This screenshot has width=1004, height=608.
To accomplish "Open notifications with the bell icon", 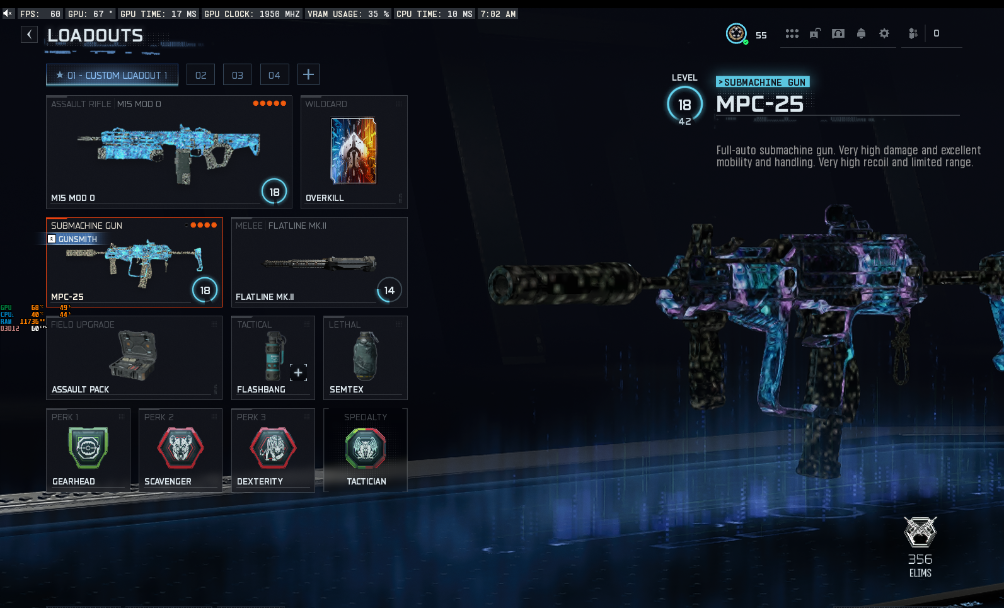I will click(861, 34).
